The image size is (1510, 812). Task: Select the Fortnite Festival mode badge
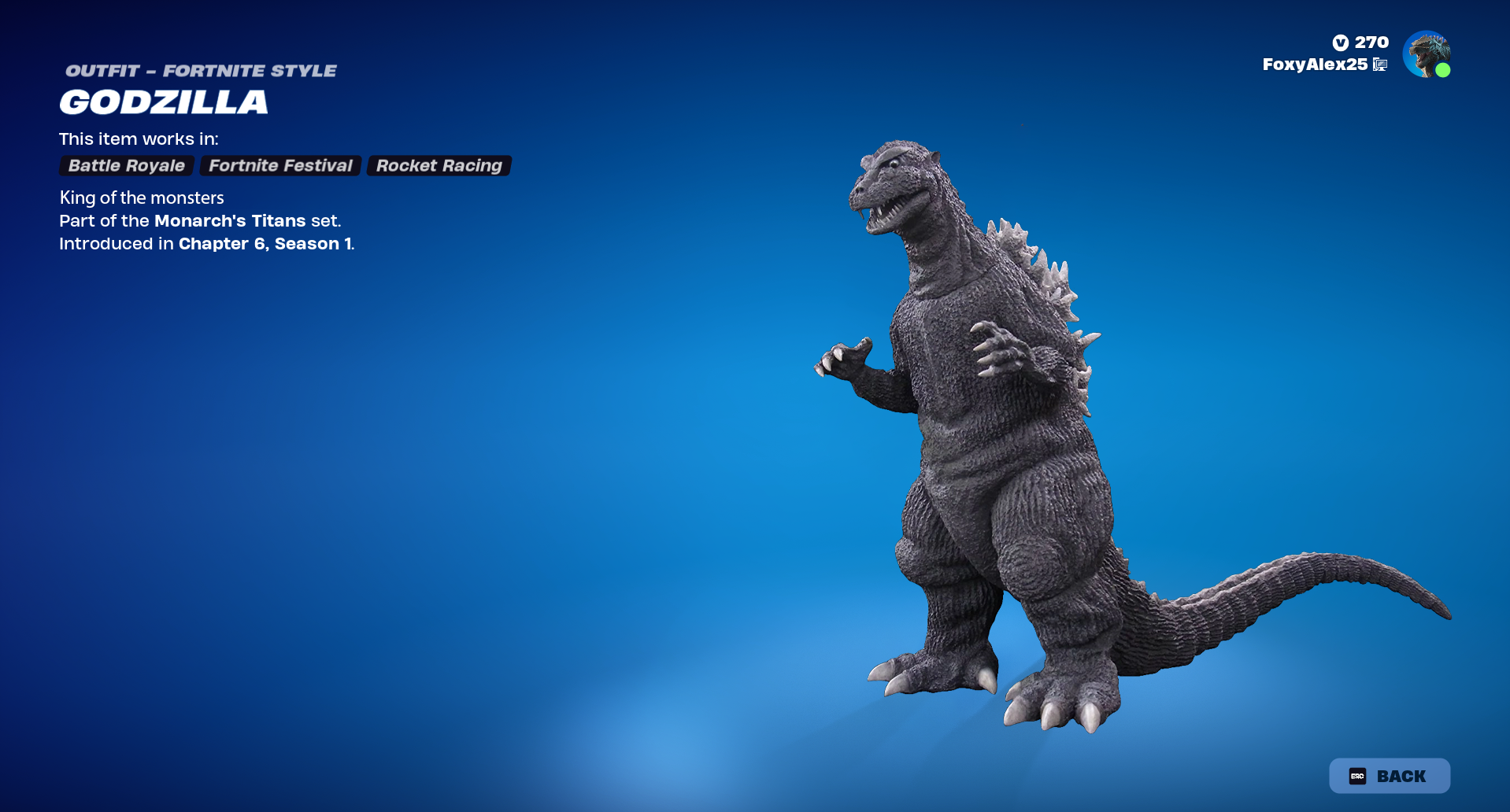pos(280,165)
